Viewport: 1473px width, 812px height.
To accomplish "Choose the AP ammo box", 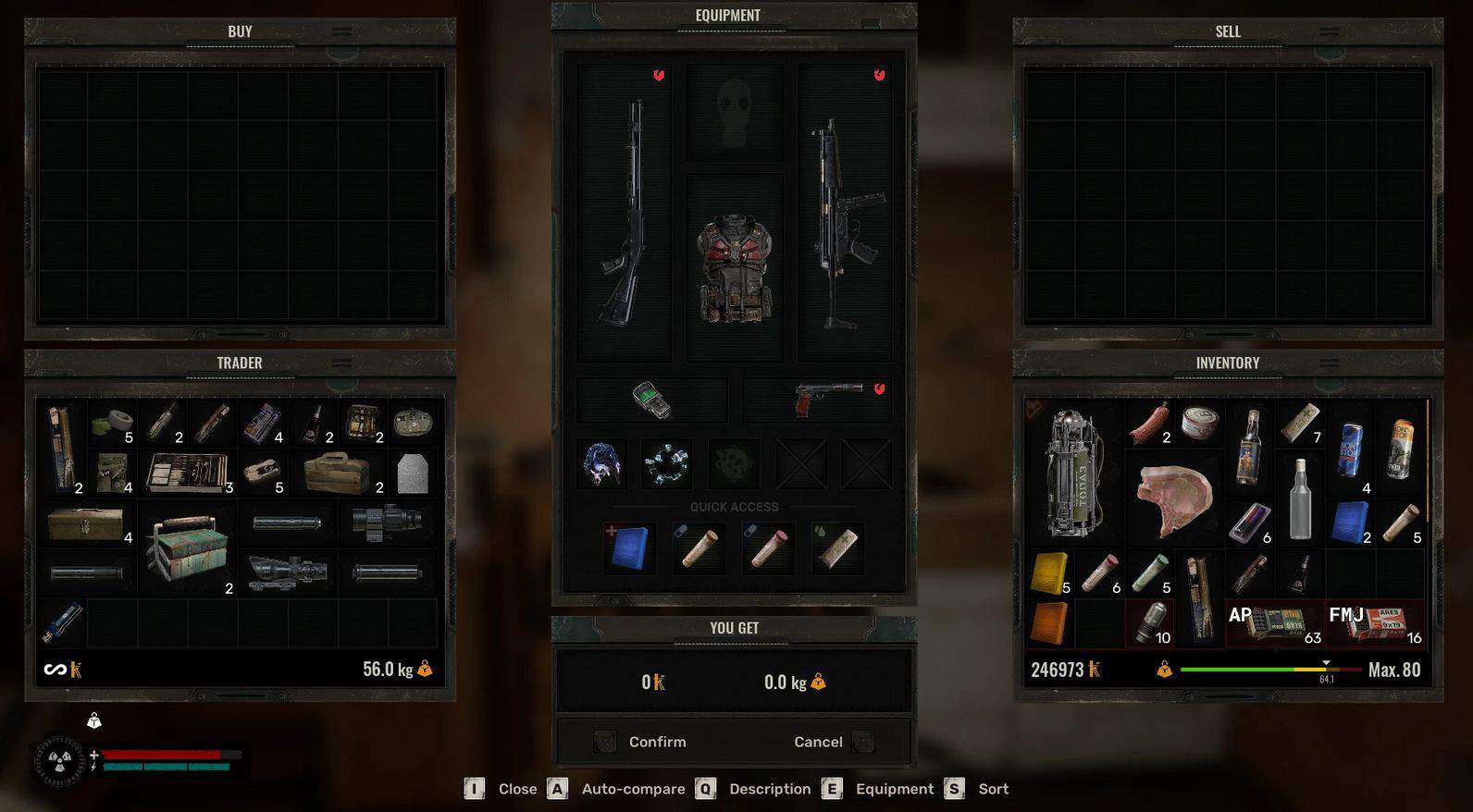I will coord(1274,622).
